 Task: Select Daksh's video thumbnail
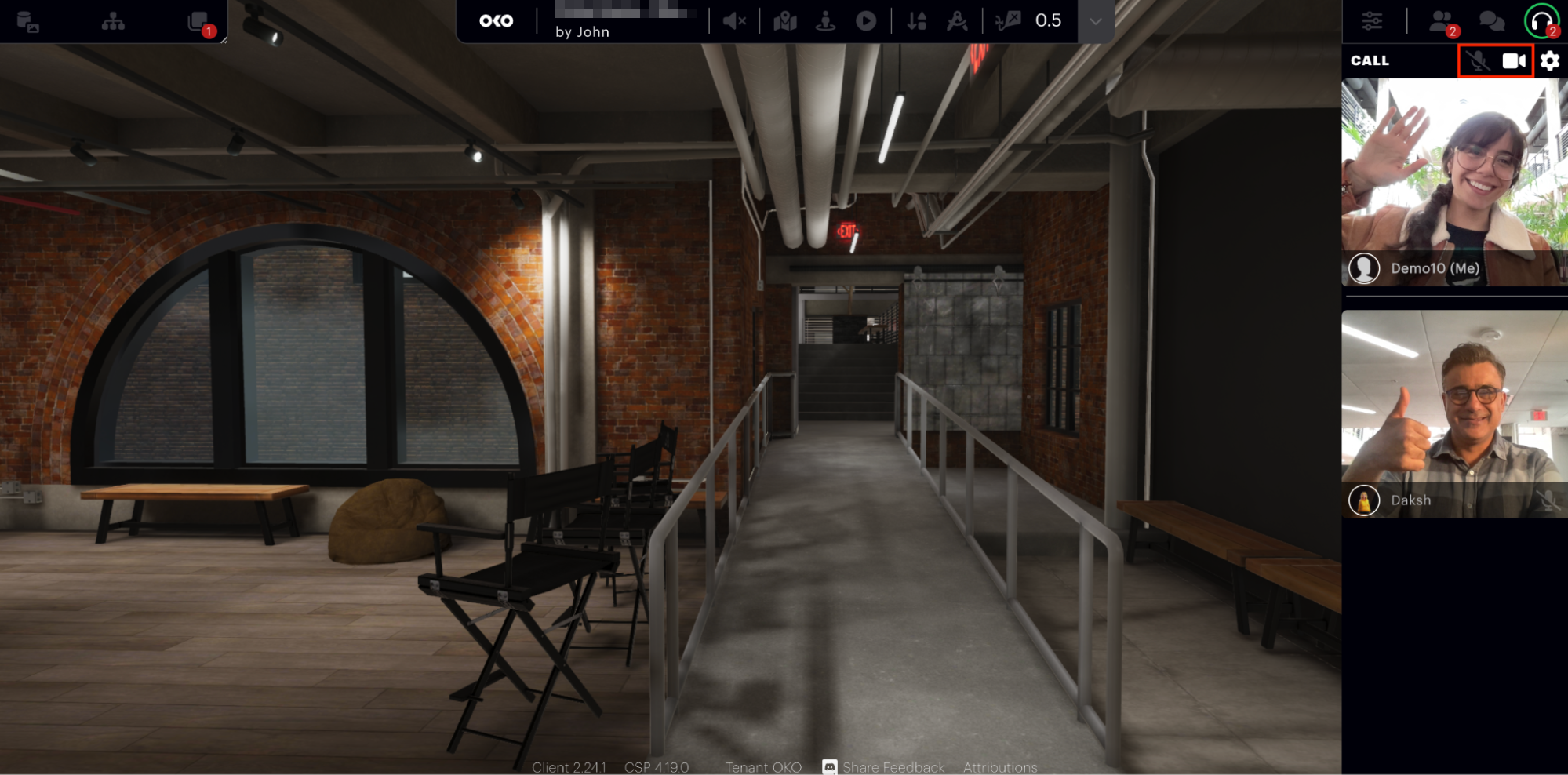tap(1454, 413)
